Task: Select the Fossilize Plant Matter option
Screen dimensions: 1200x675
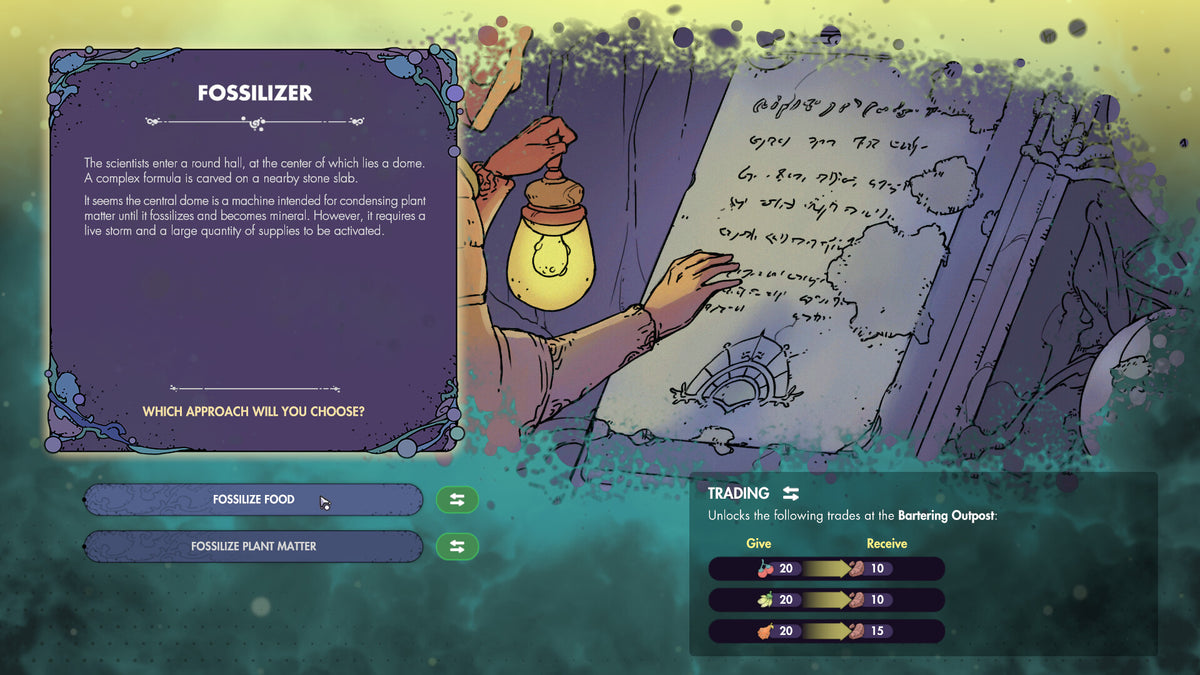Action: [253, 547]
